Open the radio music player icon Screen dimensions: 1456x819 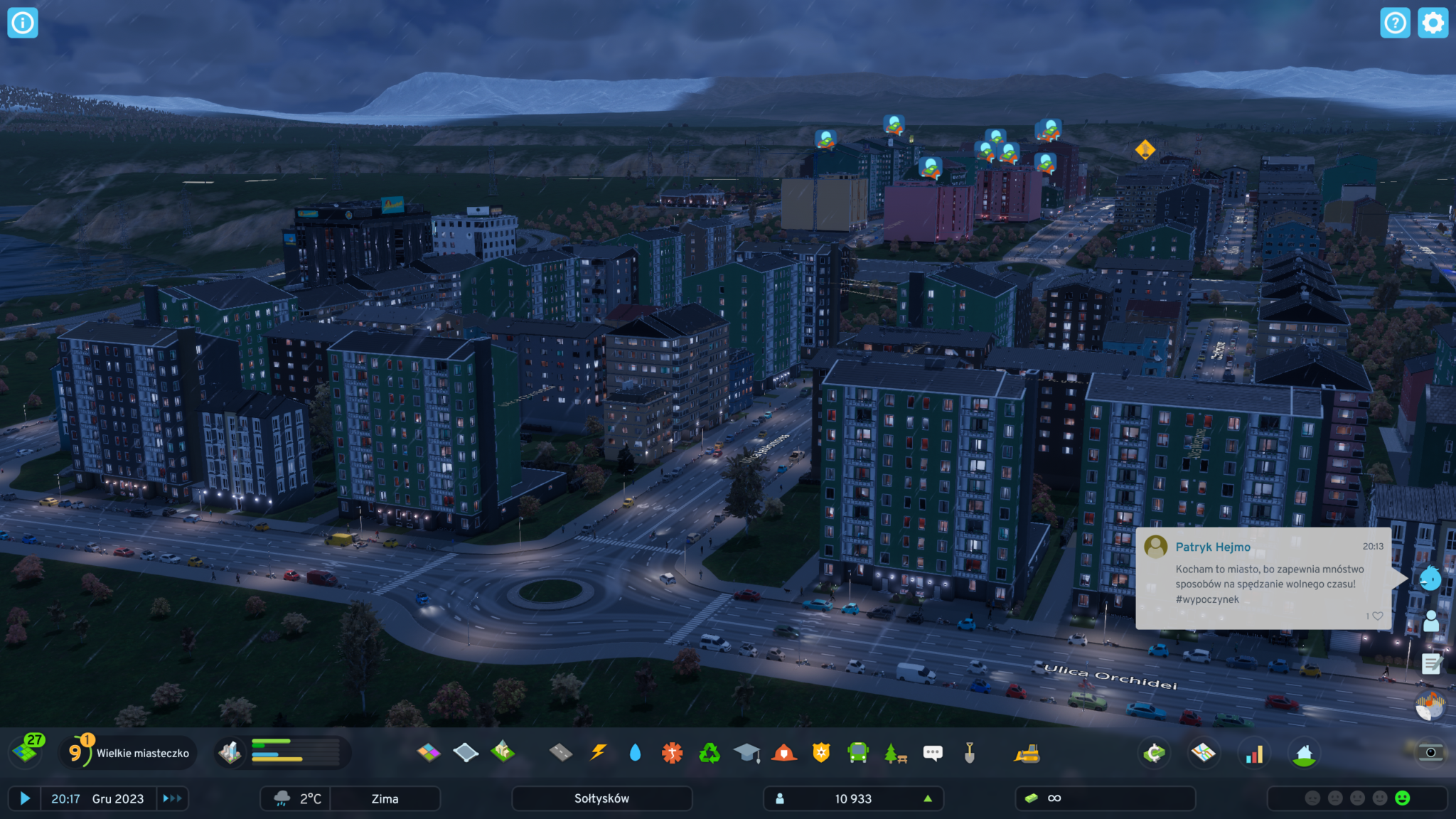pyautogui.click(x=1430, y=706)
